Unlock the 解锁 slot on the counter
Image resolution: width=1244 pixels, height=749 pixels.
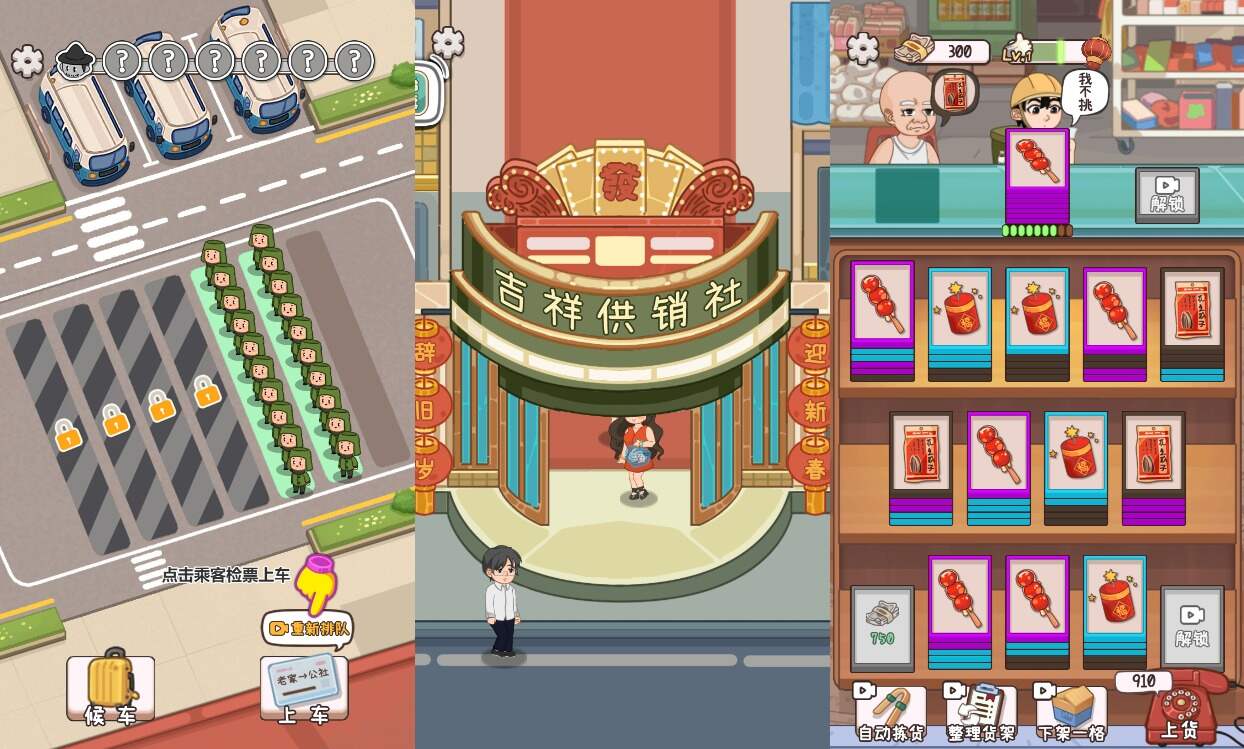[x=1167, y=194]
